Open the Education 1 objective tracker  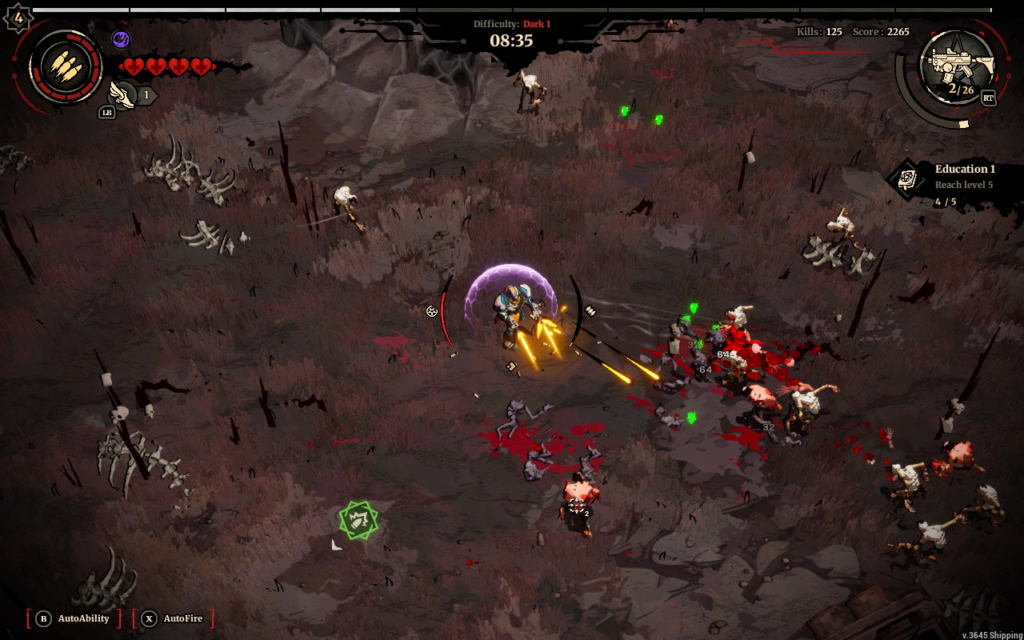point(950,184)
